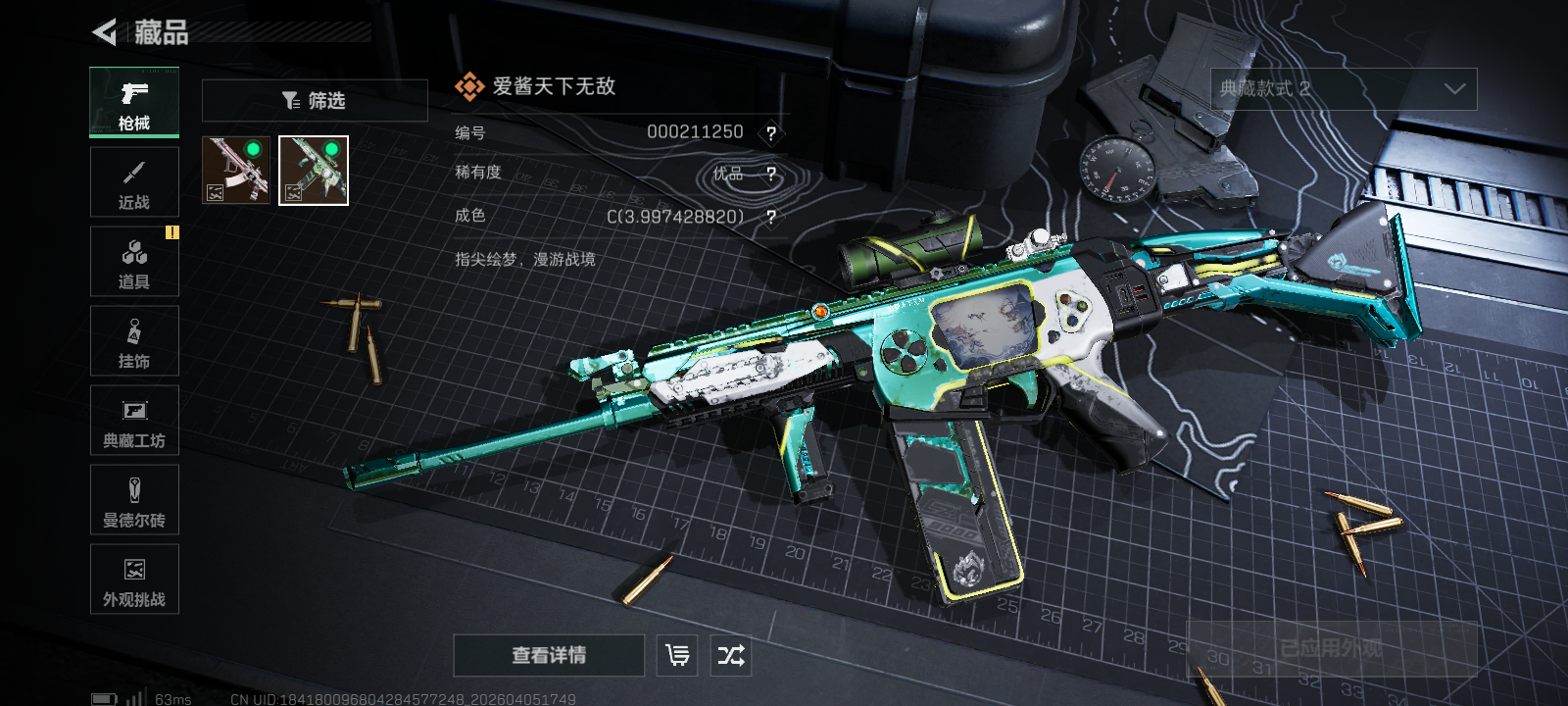
Task: Select the teal rifle skin thumbnail
Action: pyautogui.click(x=314, y=171)
